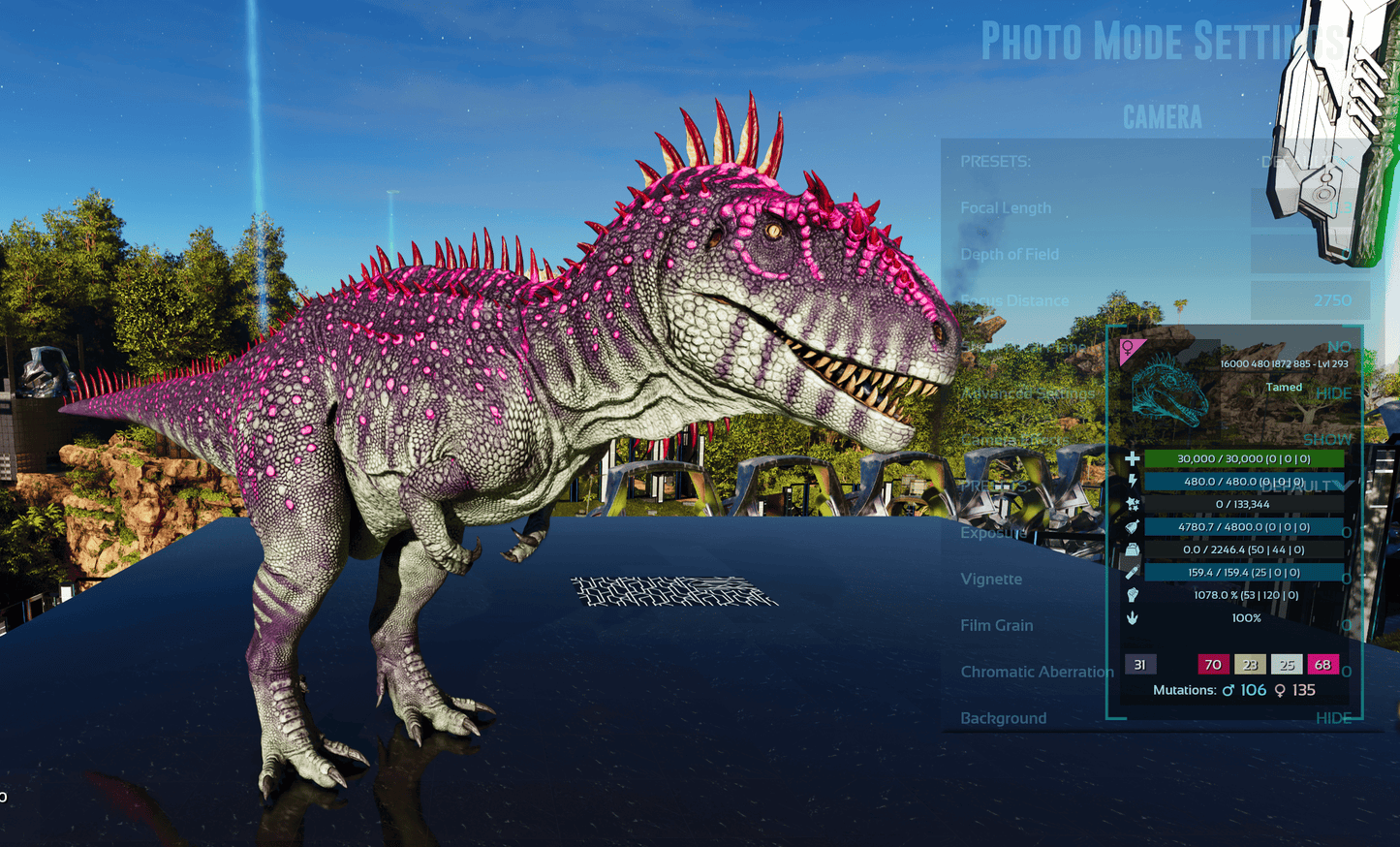Toggle the Advanced Settings HIDE option
This screenshot has width=1400, height=847.
point(1333,393)
